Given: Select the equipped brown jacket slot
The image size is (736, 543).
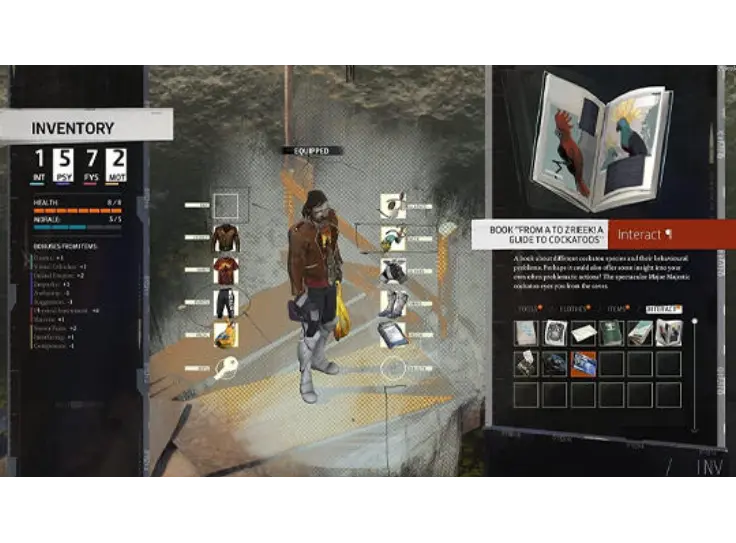Looking at the screenshot, I should pos(225,238).
